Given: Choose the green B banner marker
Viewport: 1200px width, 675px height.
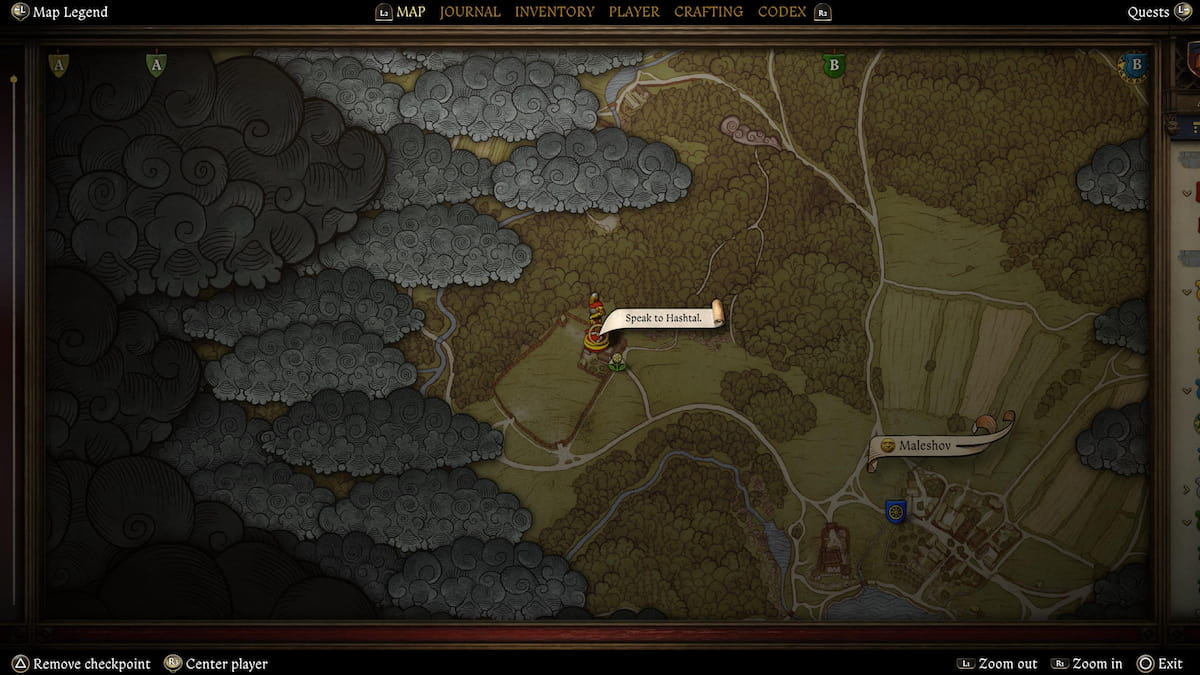Looking at the screenshot, I should pos(832,66).
